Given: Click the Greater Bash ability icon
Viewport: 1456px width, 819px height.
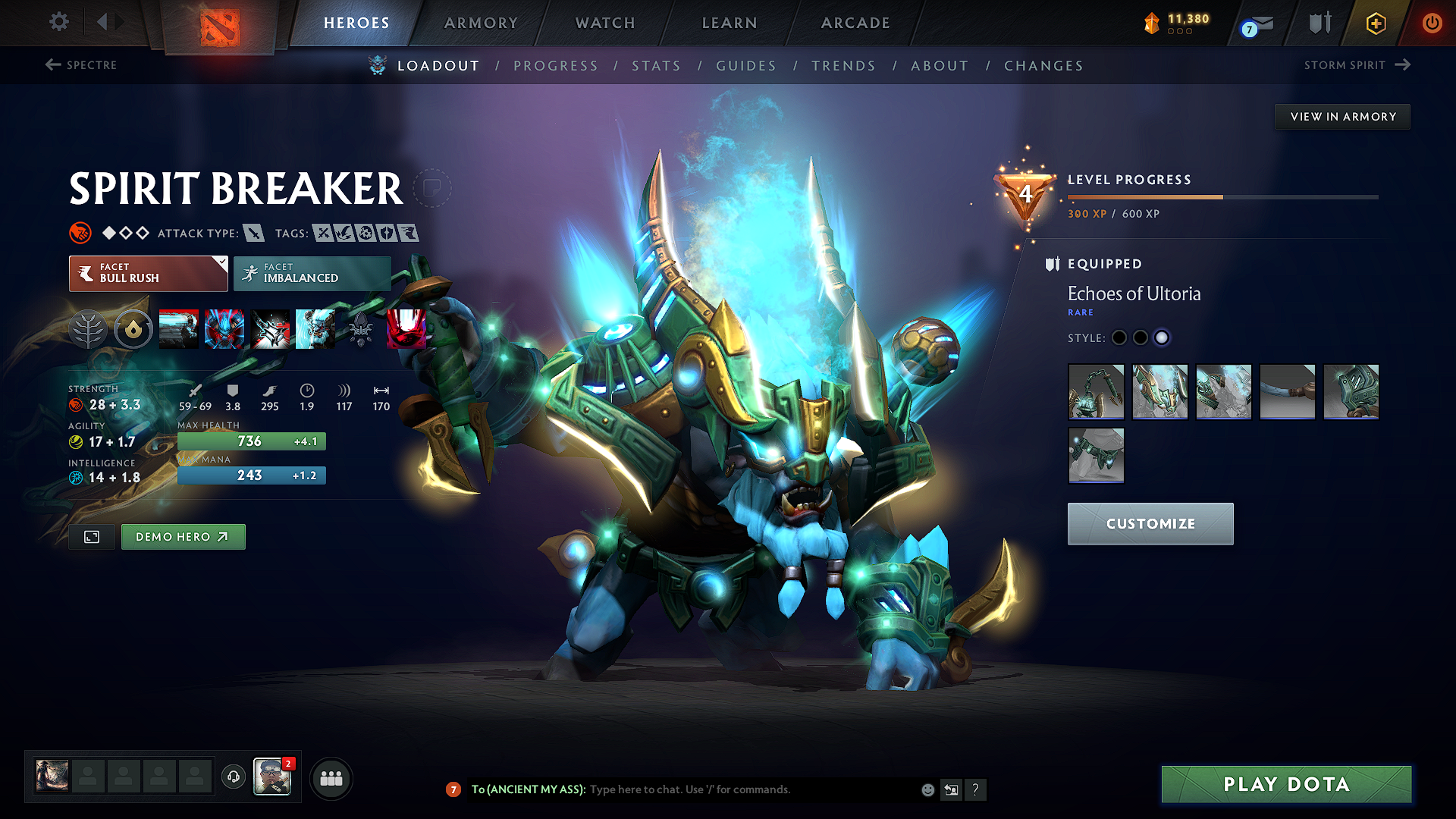Looking at the screenshot, I should 270,329.
